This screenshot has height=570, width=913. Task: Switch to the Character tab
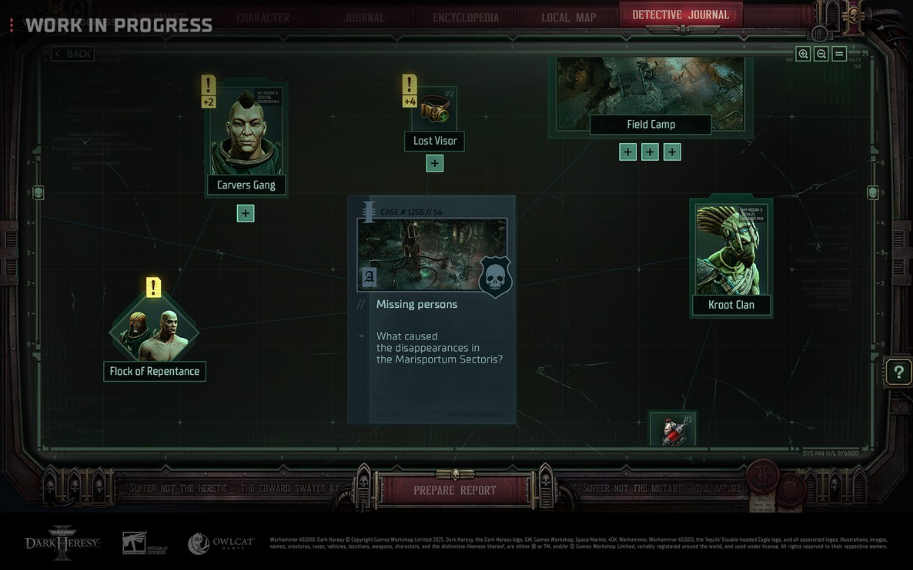(x=263, y=17)
